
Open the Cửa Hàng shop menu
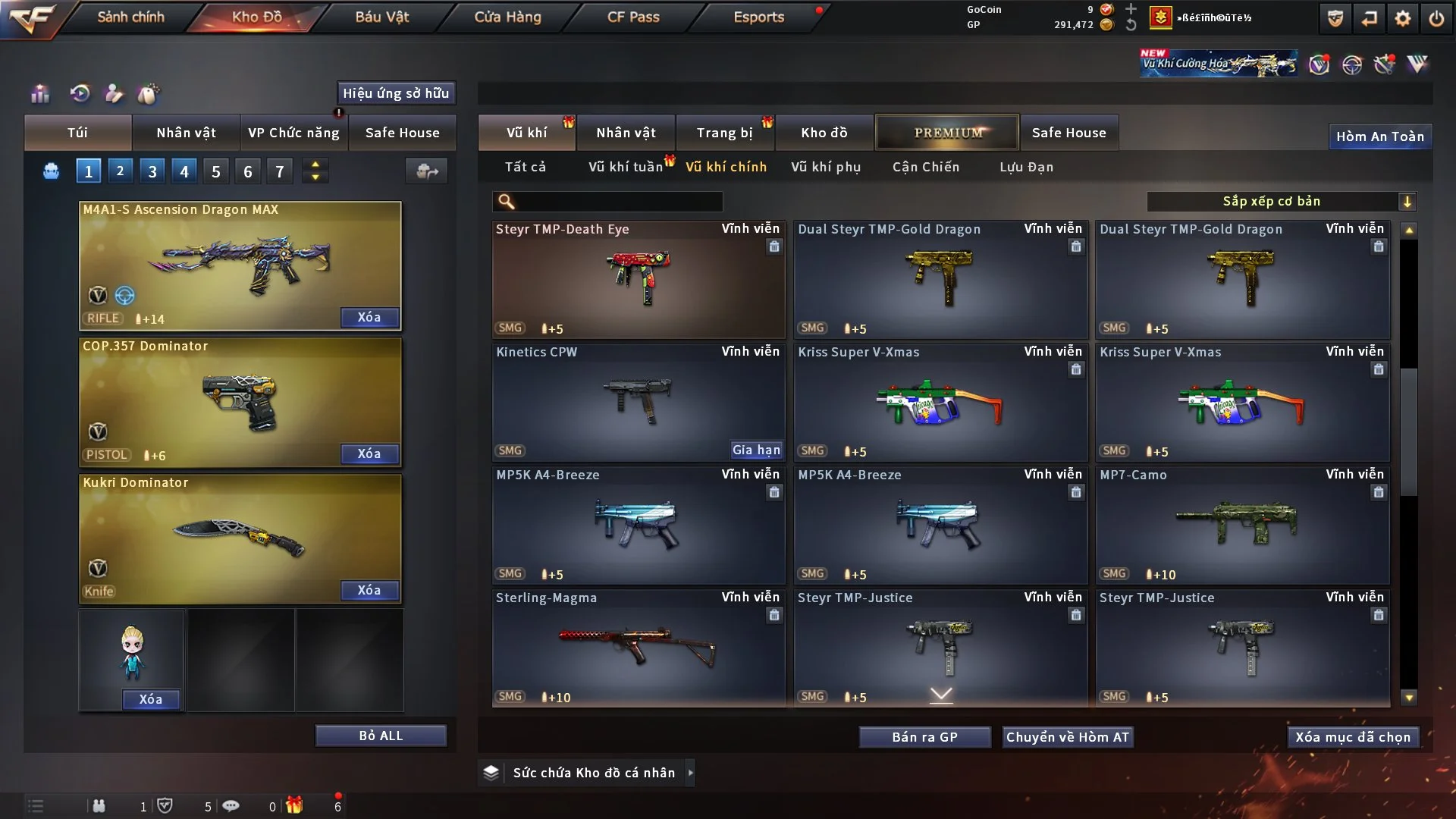507,17
